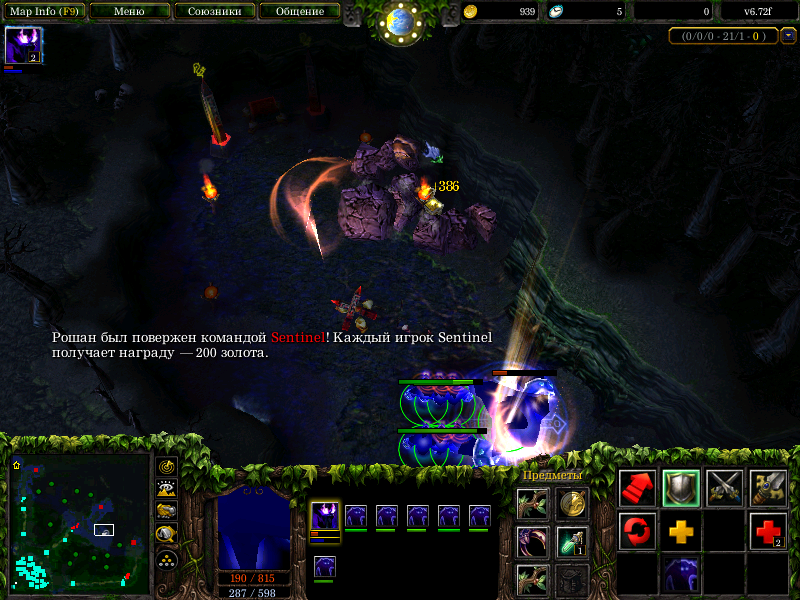The image size is (800, 614).
Task: Open the Общение chat log menu
Action: pos(298,12)
